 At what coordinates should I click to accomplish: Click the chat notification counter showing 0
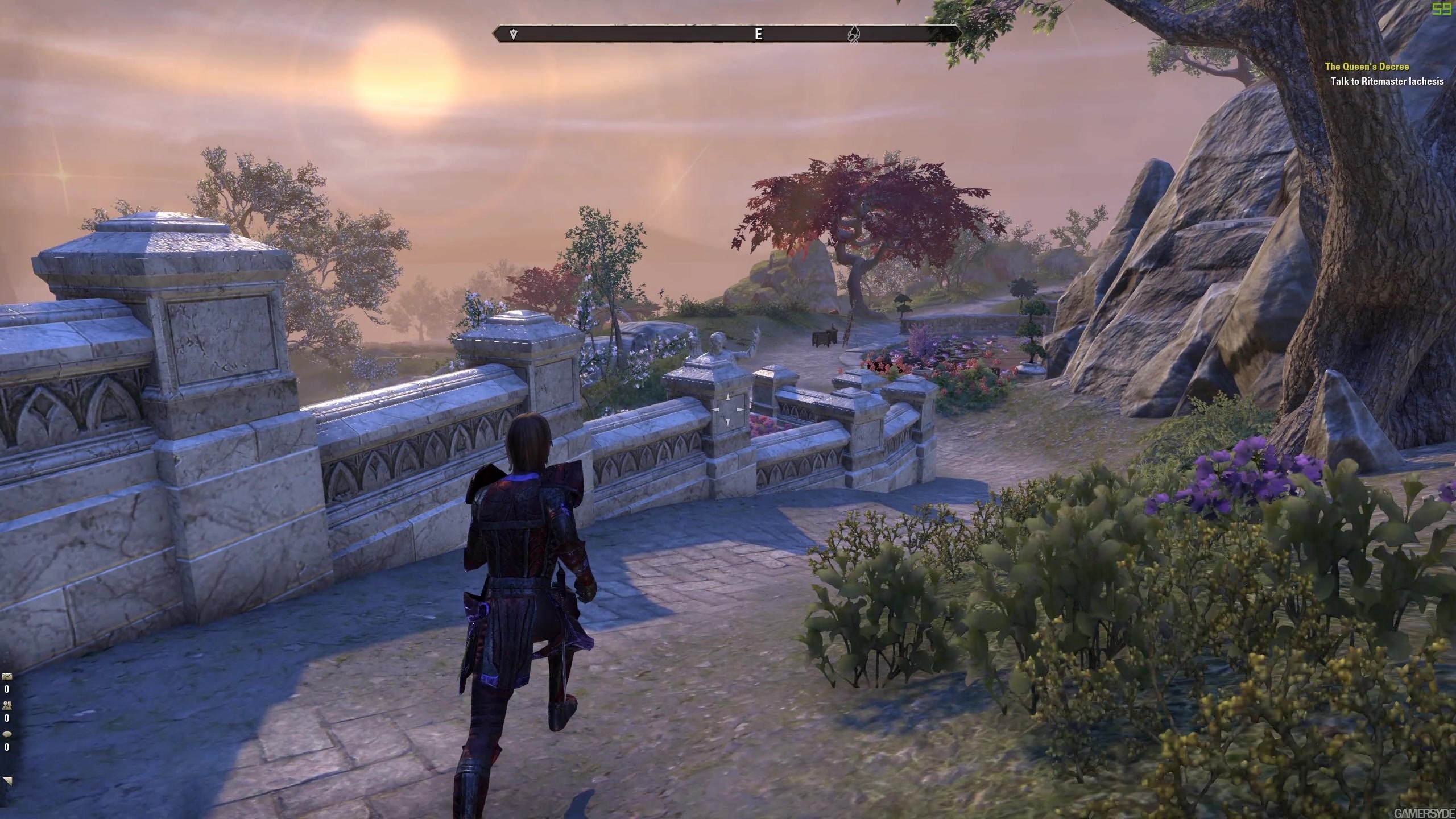(x=7, y=746)
